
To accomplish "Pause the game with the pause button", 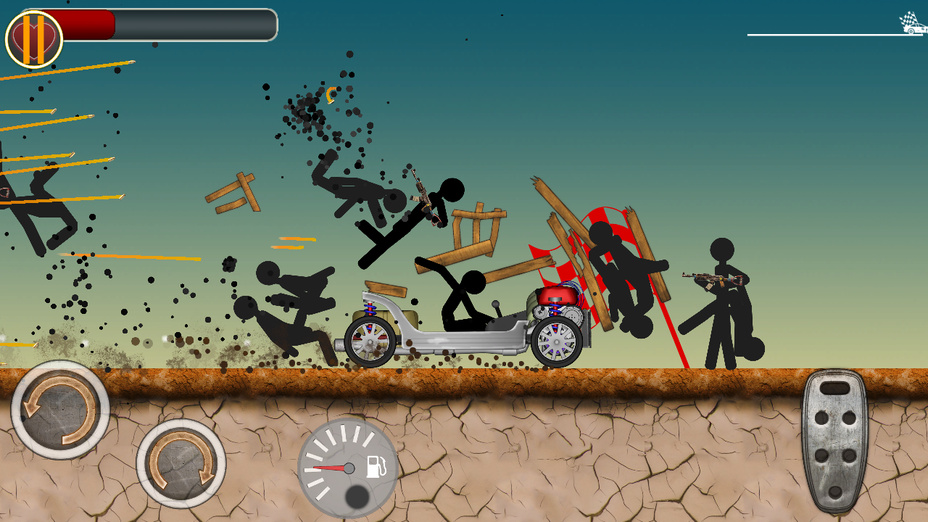I will coord(34,39).
